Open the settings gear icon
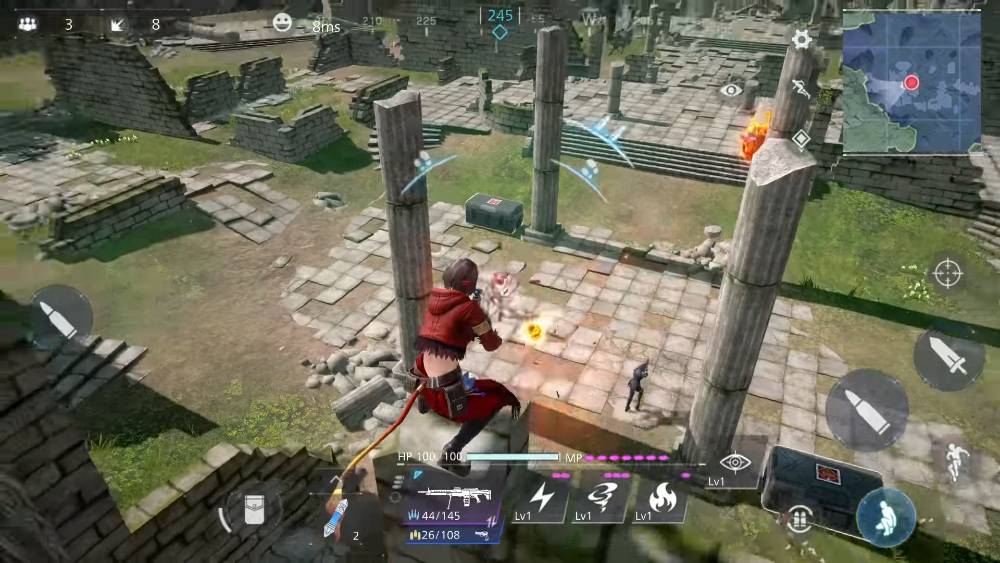 tap(801, 40)
